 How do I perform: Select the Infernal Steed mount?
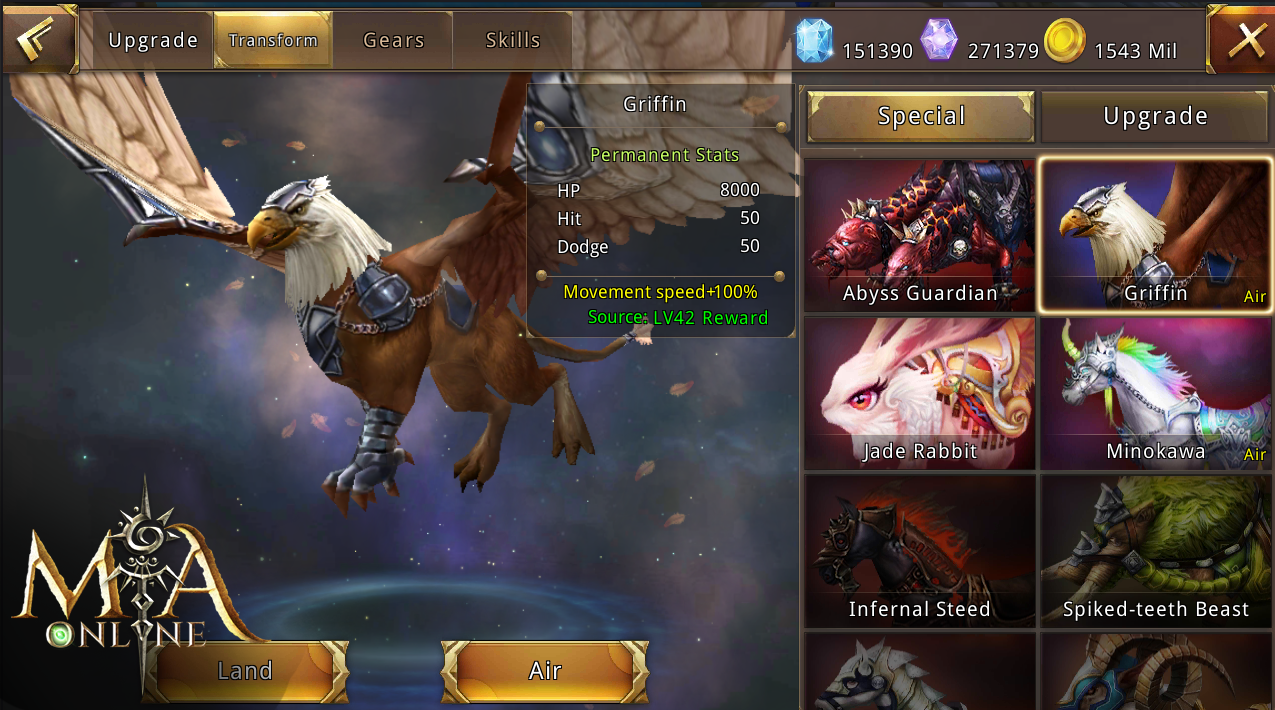point(920,551)
